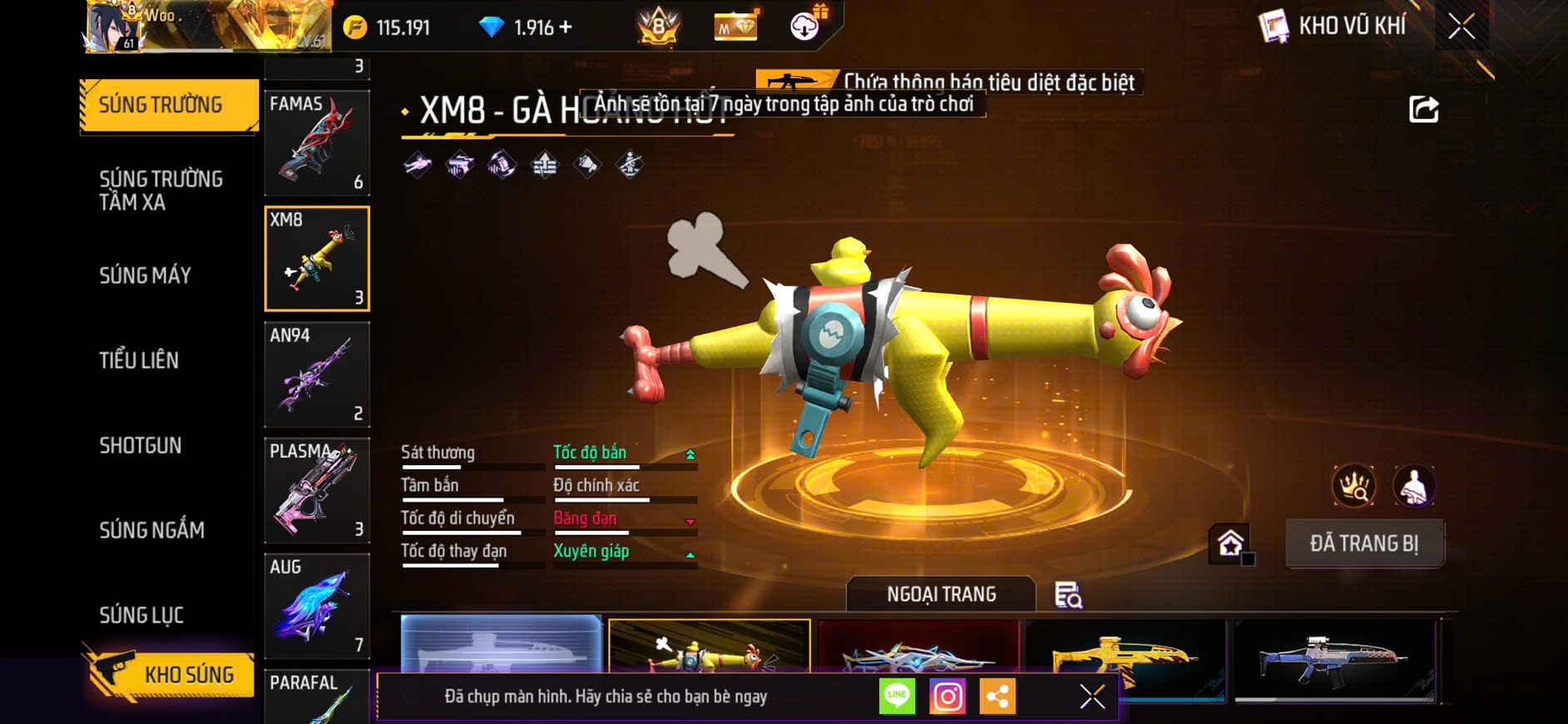This screenshot has height=724, width=1568.
Task: Close the weapon armory screen
Action: 1462,27
